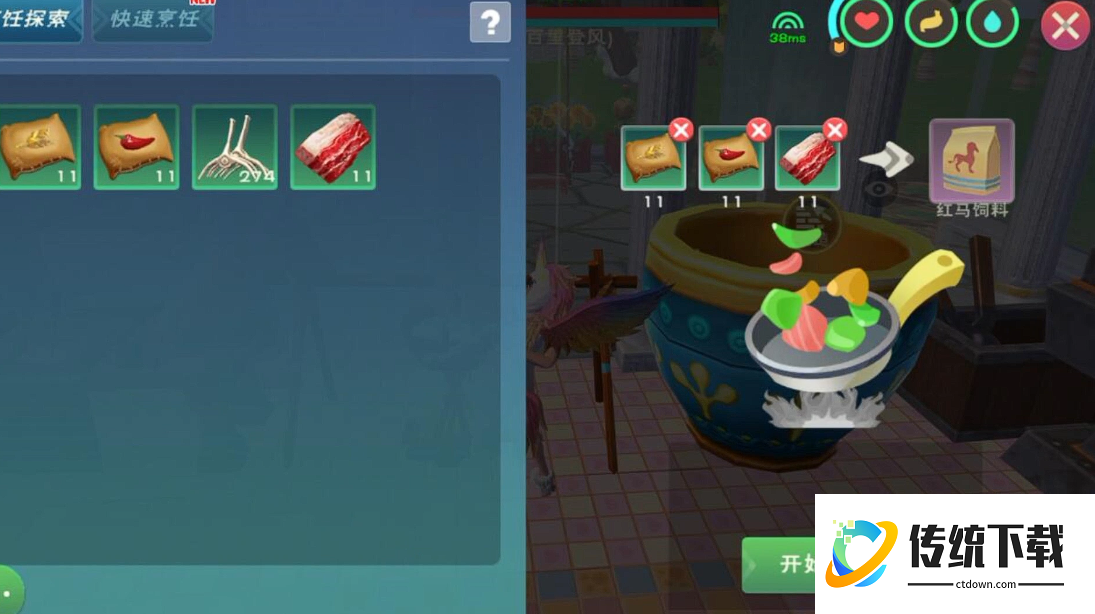Select the chili pepper sack in inventory
The image size is (1095, 614).
pyautogui.click(x=137, y=147)
